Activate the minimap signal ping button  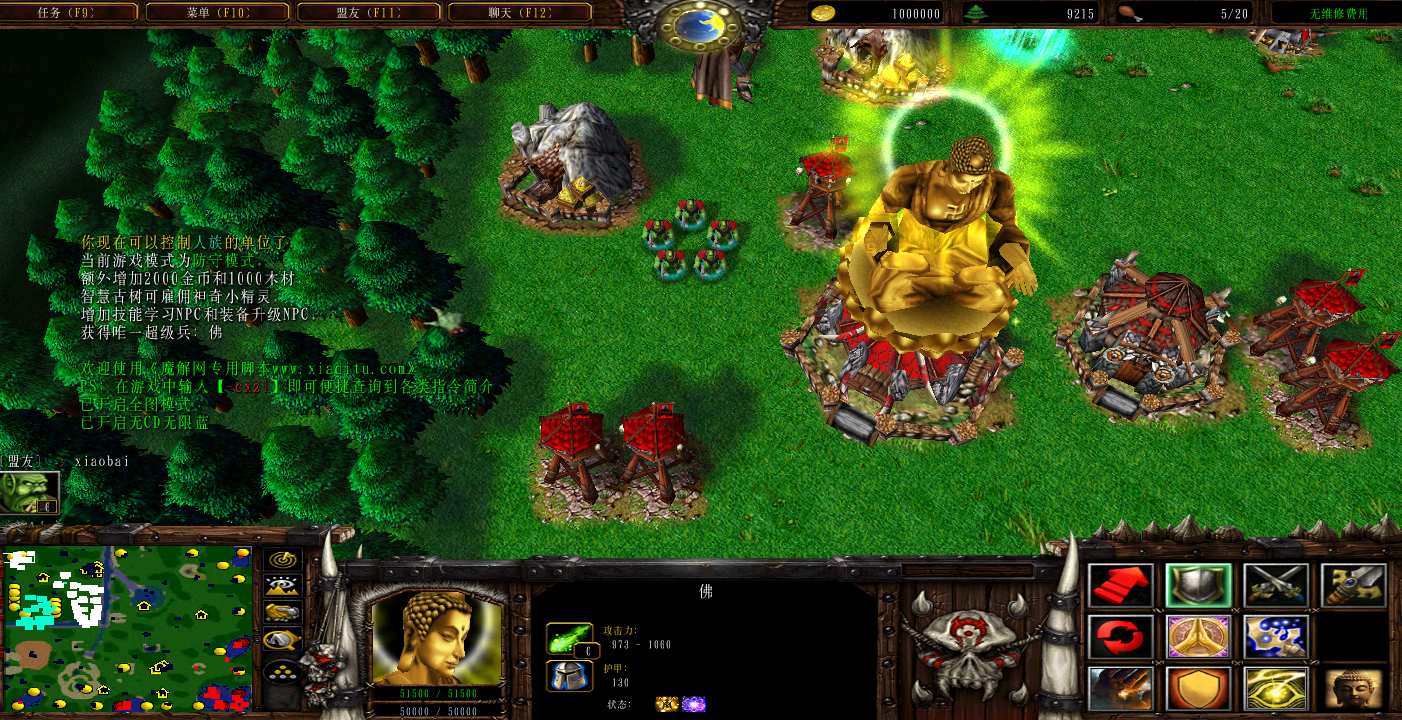[282, 560]
